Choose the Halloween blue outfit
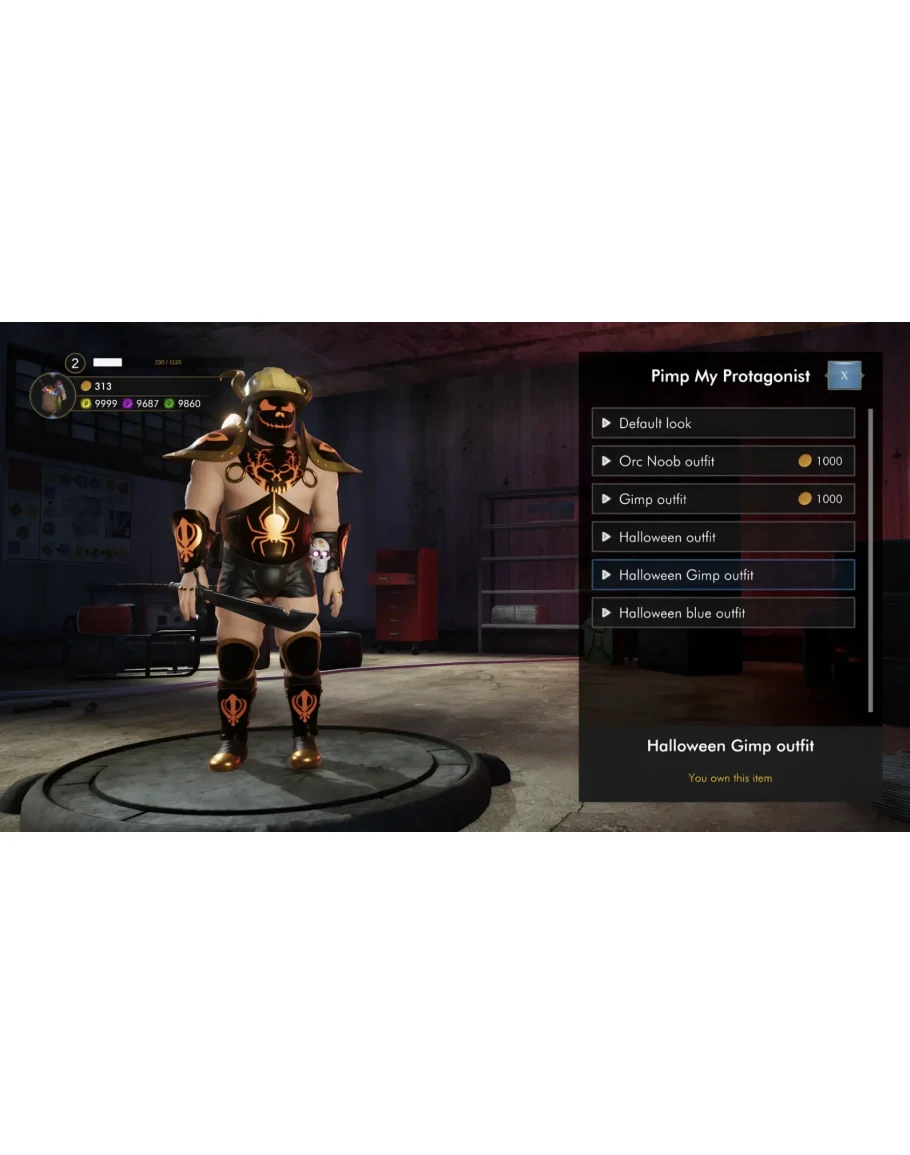This screenshot has width=910, height=1155. click(x=723, y=613)
